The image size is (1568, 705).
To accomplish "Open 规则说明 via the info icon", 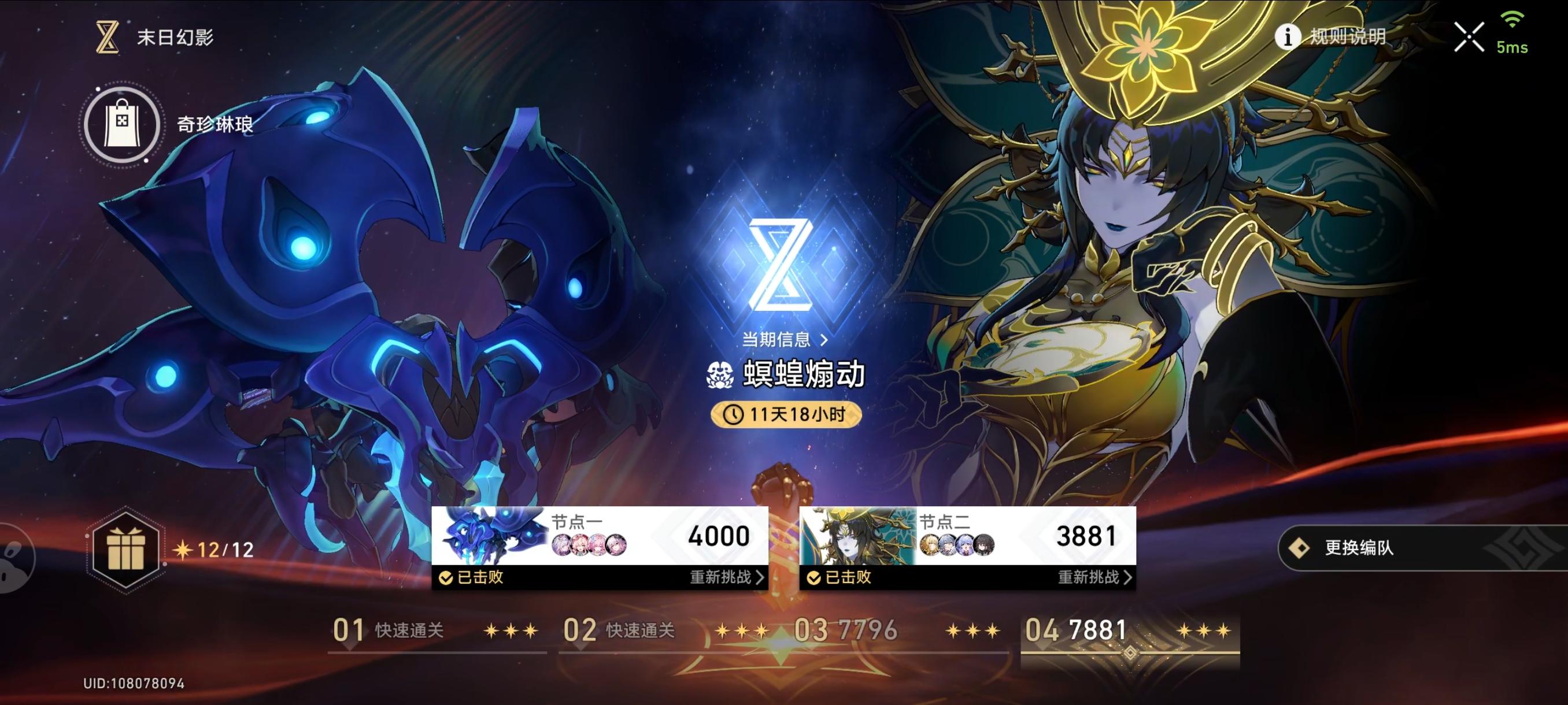I will (1289, 36).
